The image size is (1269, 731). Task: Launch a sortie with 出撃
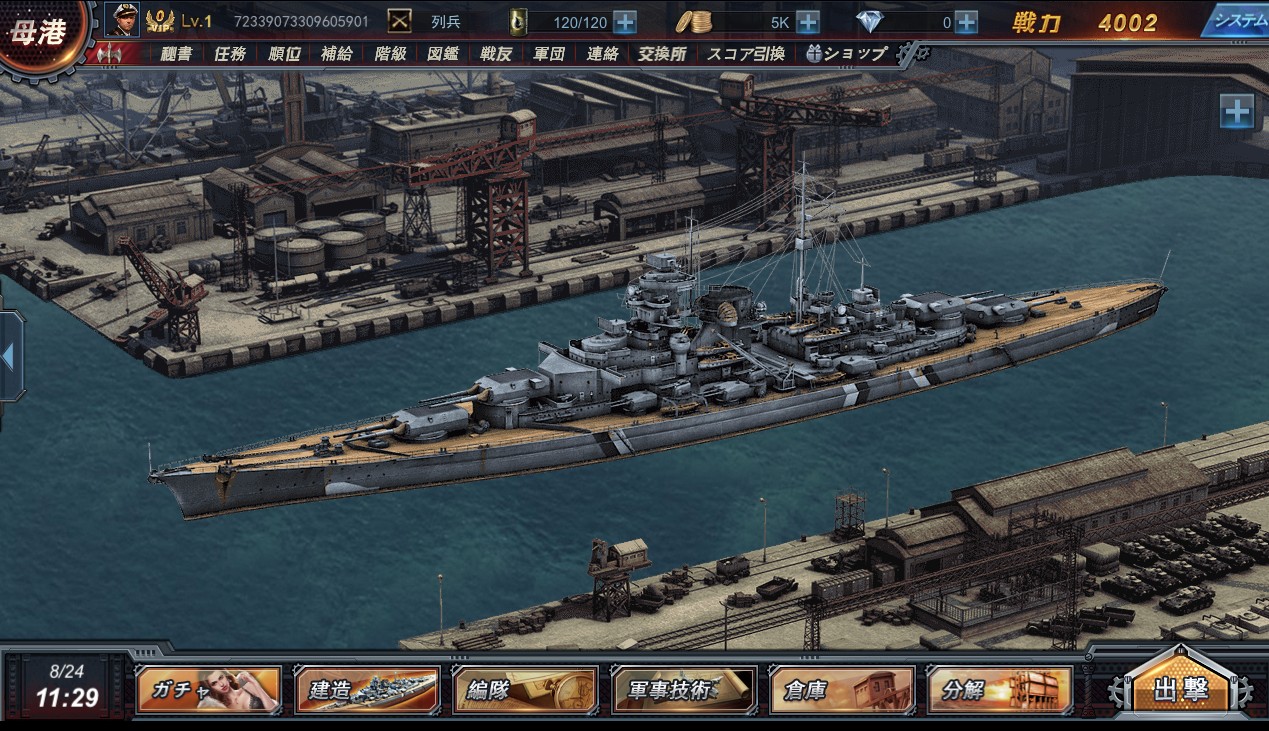1181,690
